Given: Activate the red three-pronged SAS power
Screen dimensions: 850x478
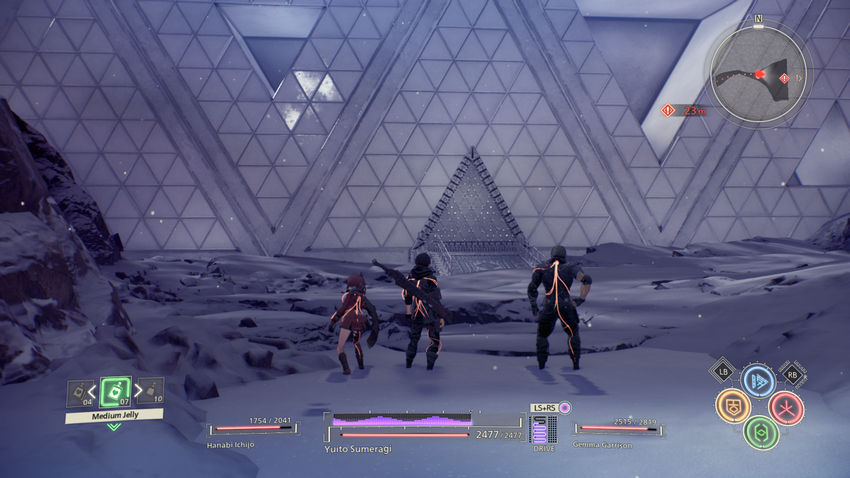Looking at the screenshot, I should [786, 406].
